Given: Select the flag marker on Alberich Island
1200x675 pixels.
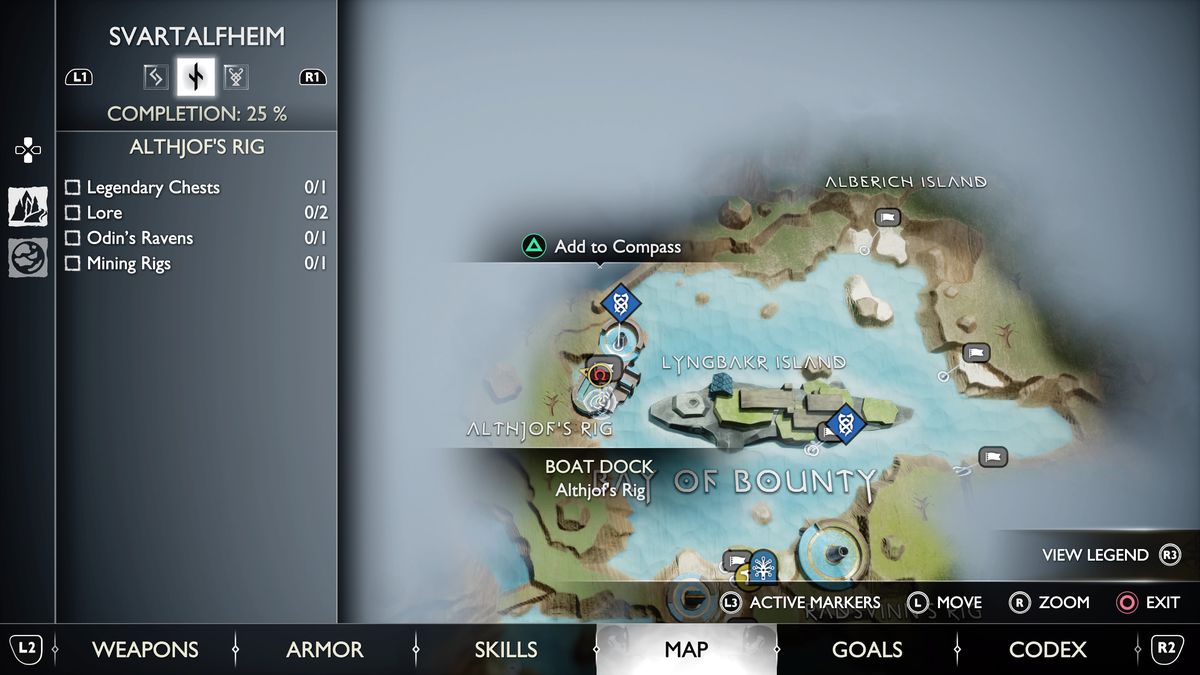Looking at the screenshot, I should (x=887, y=217).
